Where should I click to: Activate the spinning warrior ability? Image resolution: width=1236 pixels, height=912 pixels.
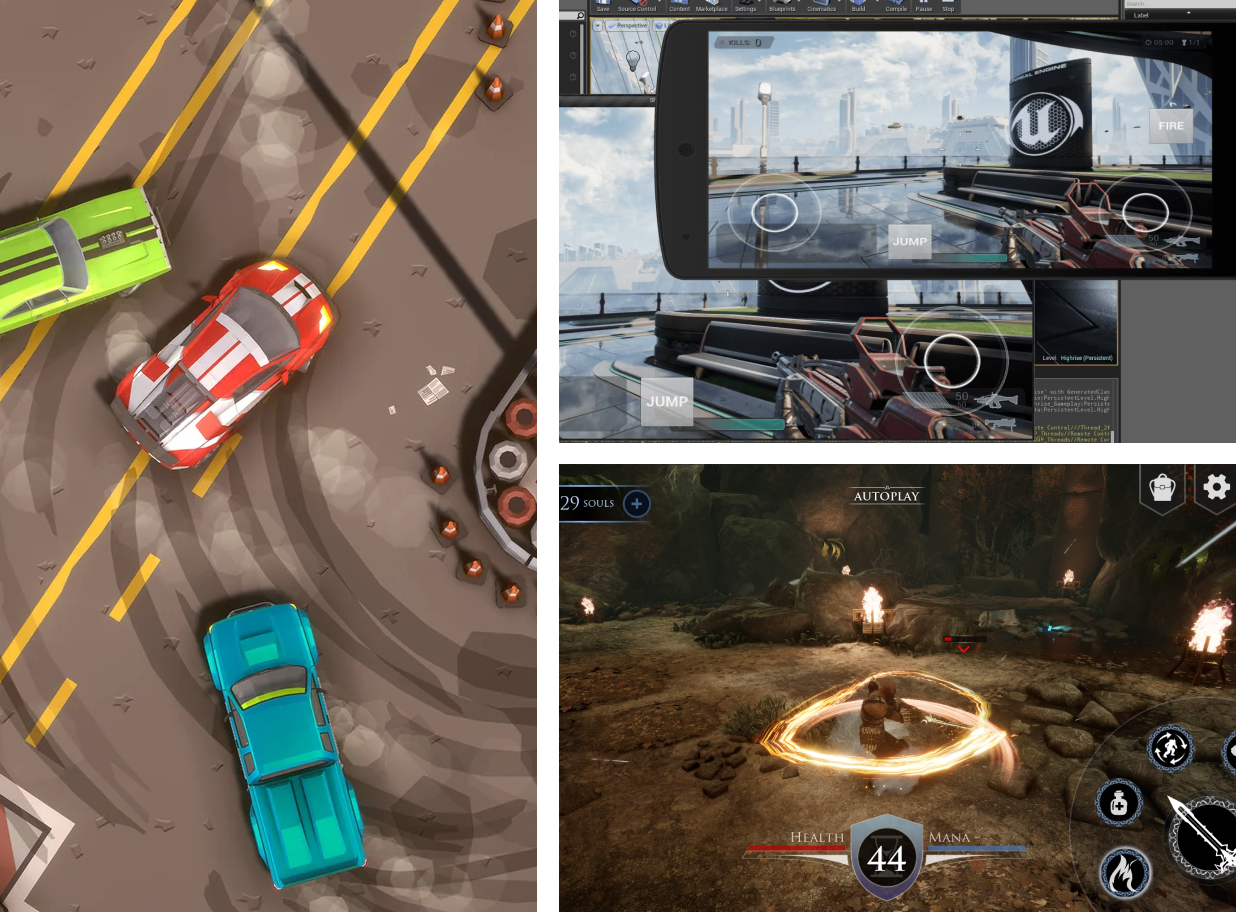pos(1170,748)
